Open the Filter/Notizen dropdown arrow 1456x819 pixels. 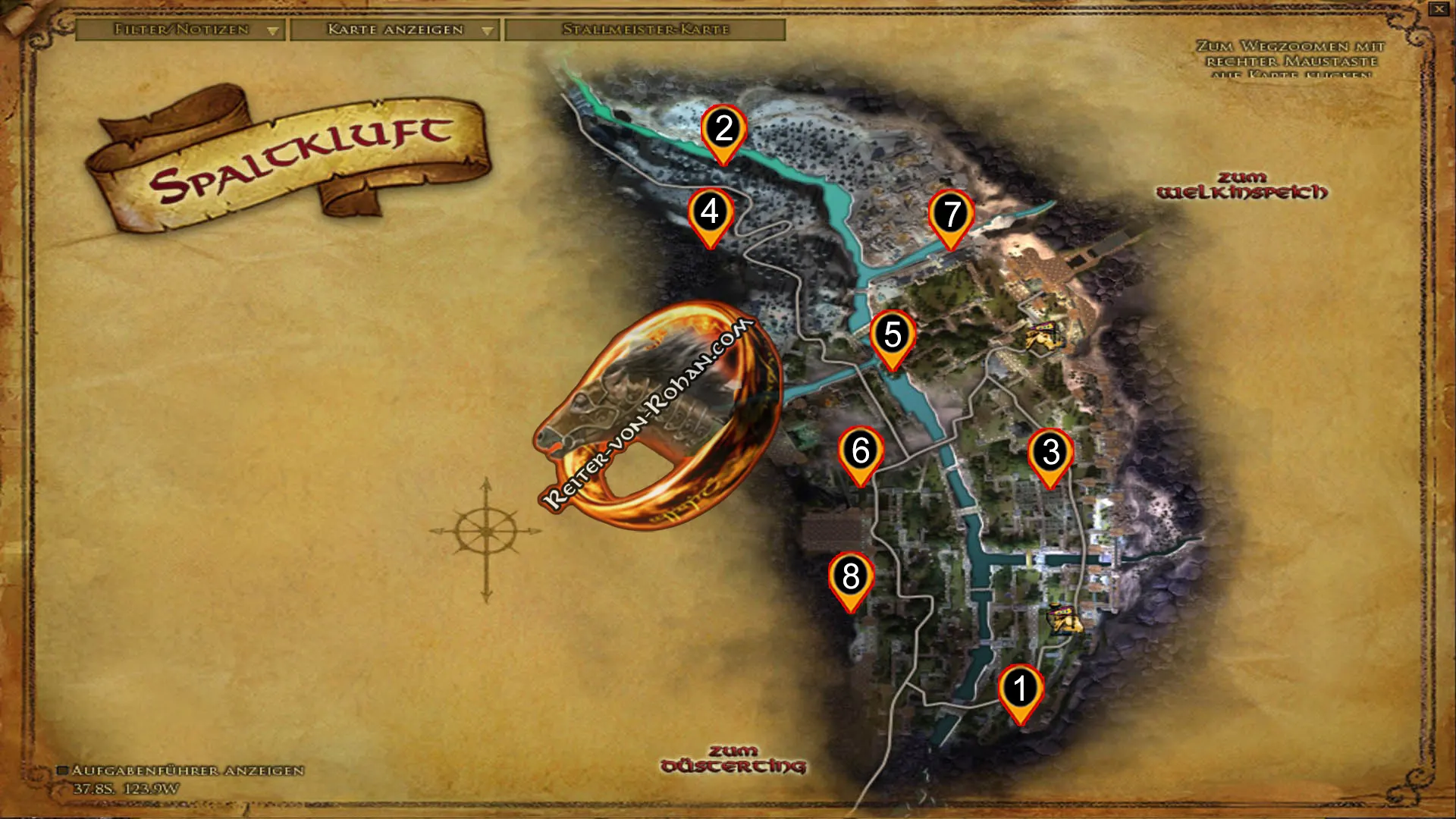click(273, 32)
